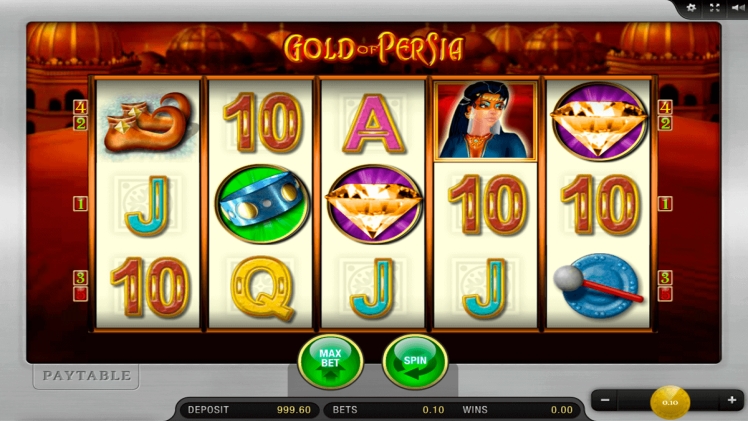Click the gold 0.10 bet coin
This screenshot has height=421, width=748.
pyautogui.click(x=669, y=402)
